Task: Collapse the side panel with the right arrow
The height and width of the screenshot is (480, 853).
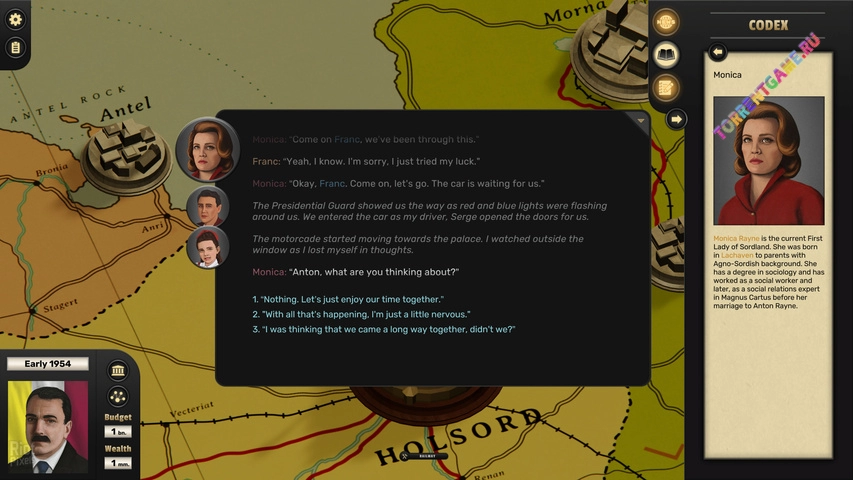Action: pyautogui.click(x=676, y=120)
